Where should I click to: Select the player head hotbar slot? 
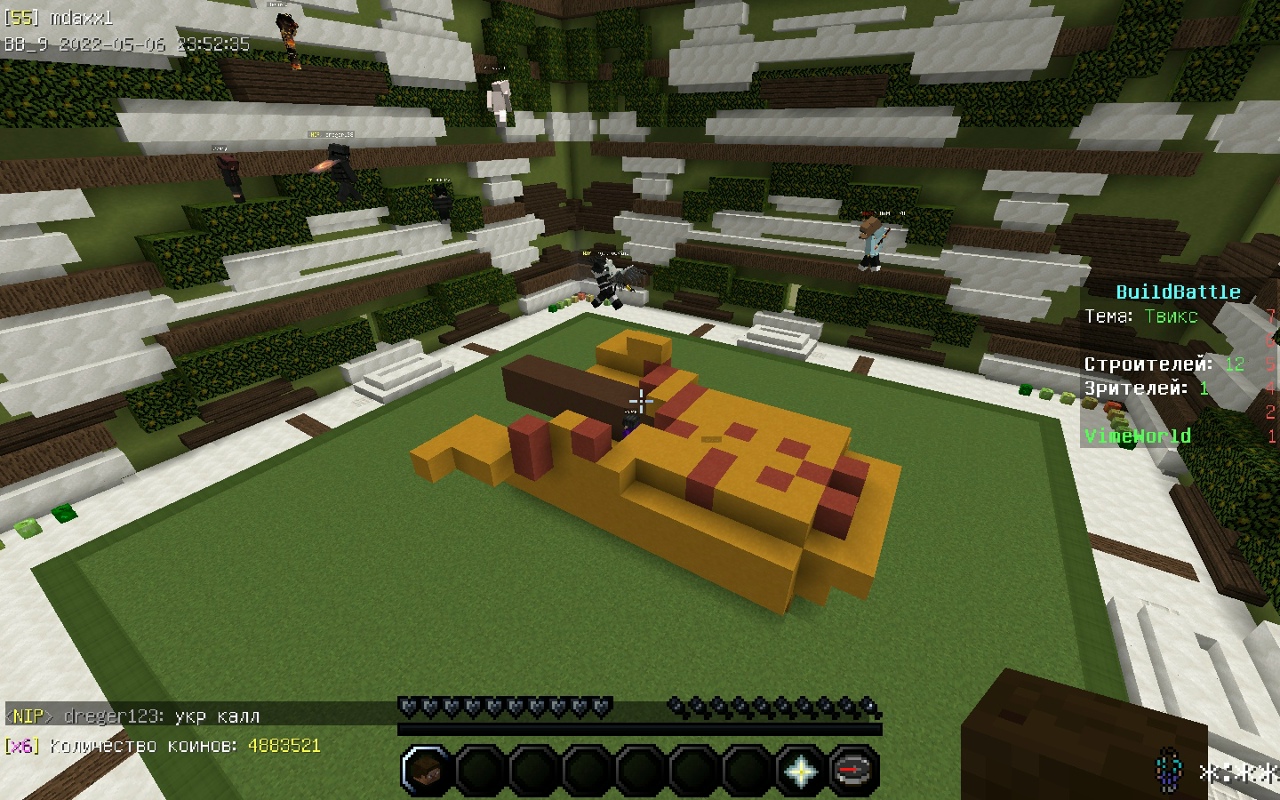click(x=427, y=771)
